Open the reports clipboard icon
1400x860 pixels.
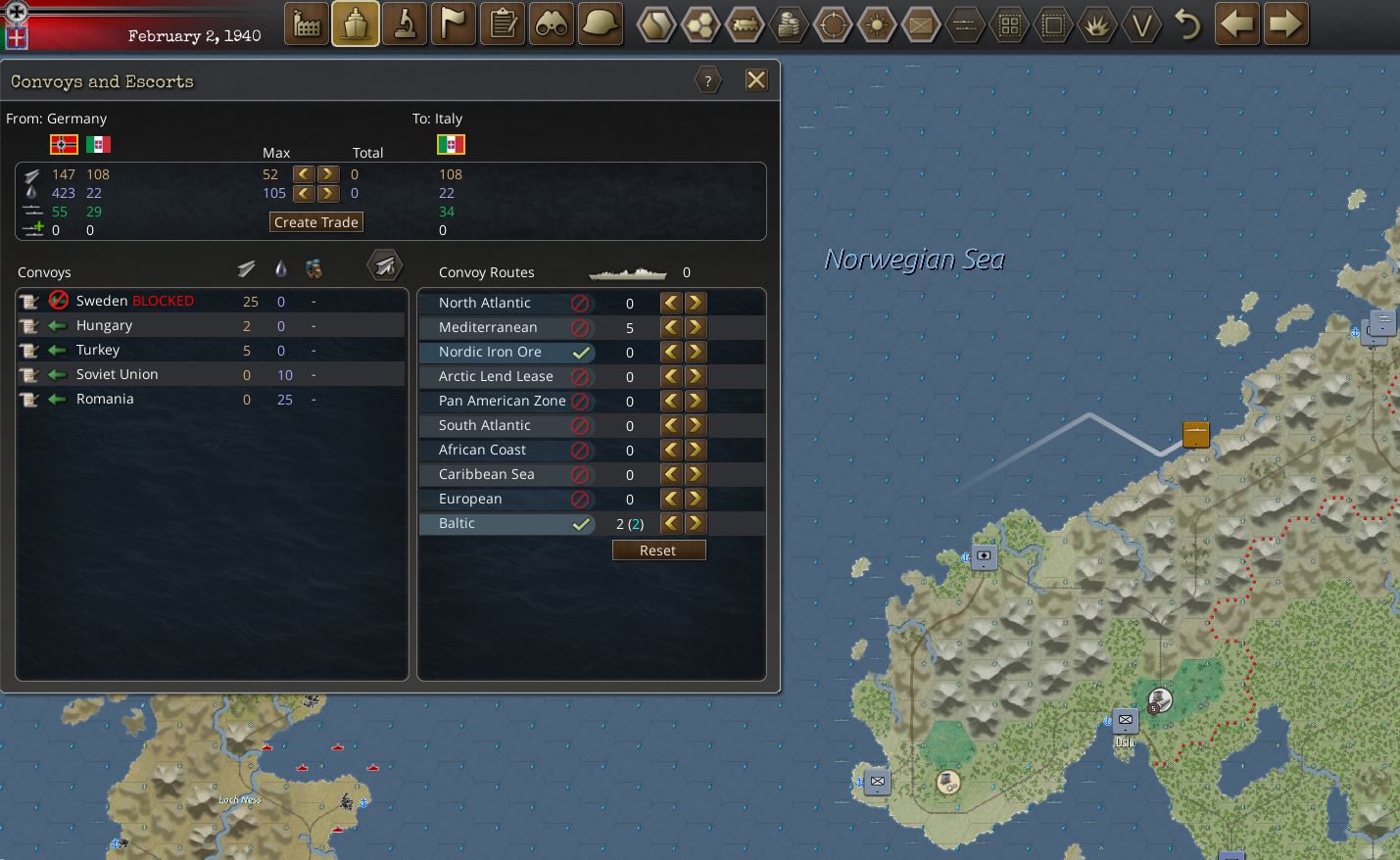click(x=502, y=24)
